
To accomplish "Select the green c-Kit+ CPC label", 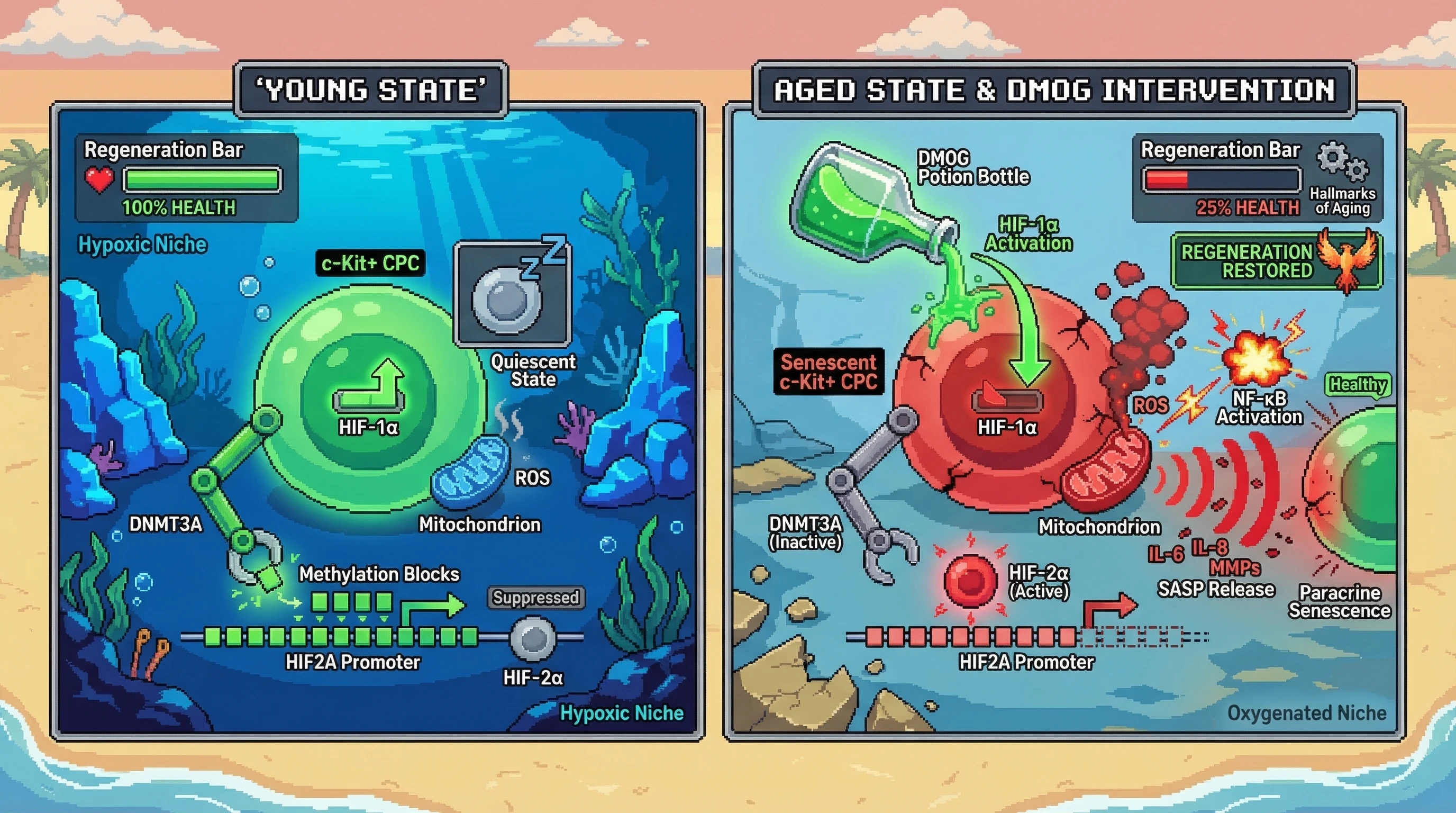I will point(370,264).
